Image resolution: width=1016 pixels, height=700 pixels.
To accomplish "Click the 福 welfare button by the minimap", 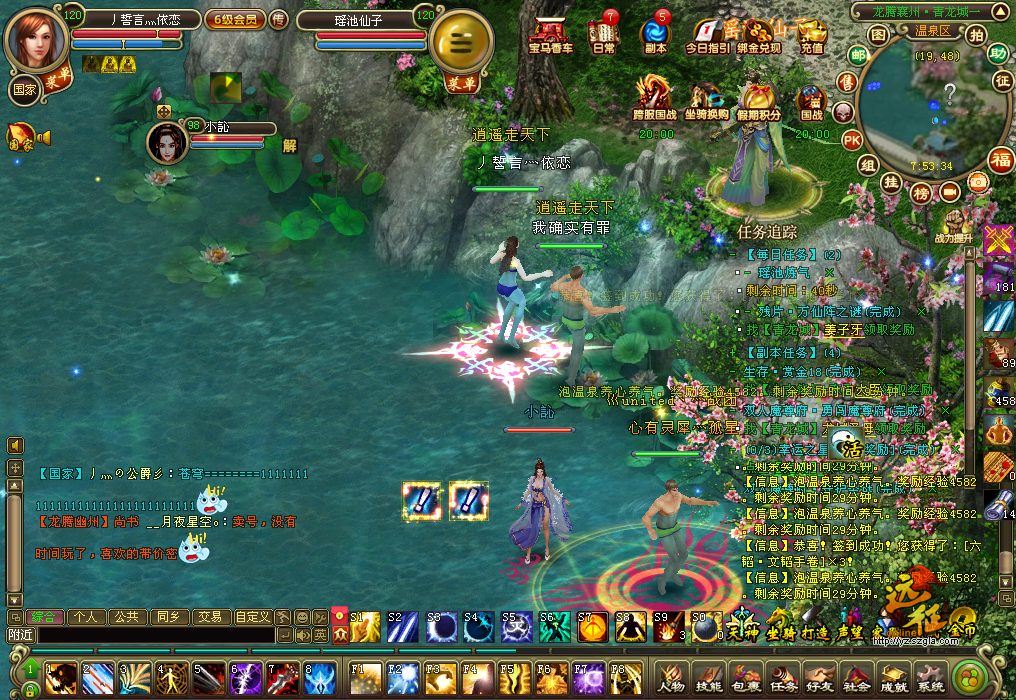I will point(1000,159).
